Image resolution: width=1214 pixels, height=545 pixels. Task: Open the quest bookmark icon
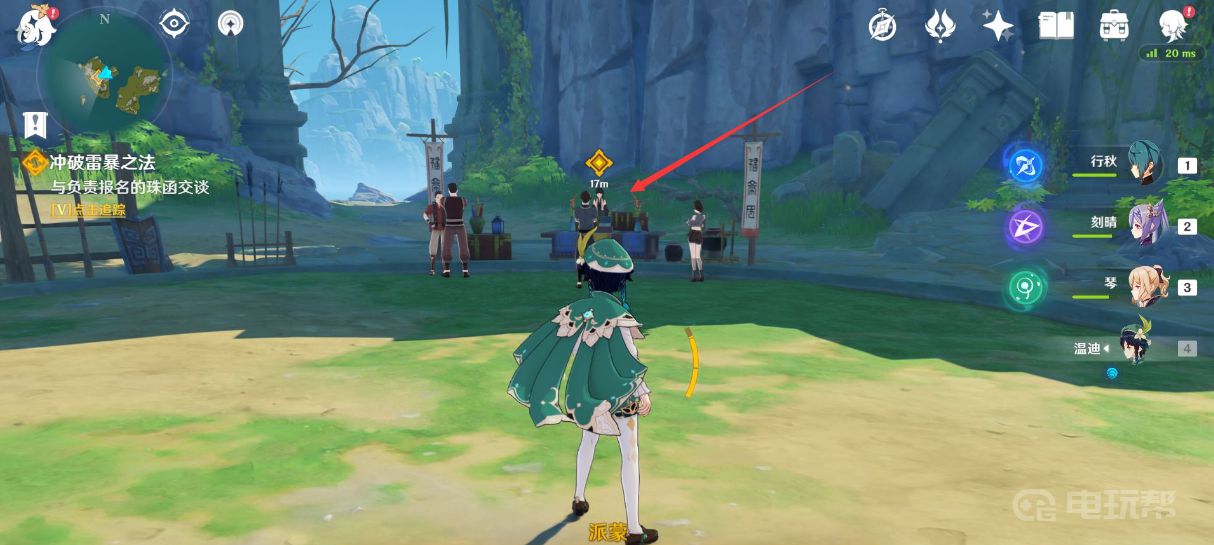(x=35, y=124)
